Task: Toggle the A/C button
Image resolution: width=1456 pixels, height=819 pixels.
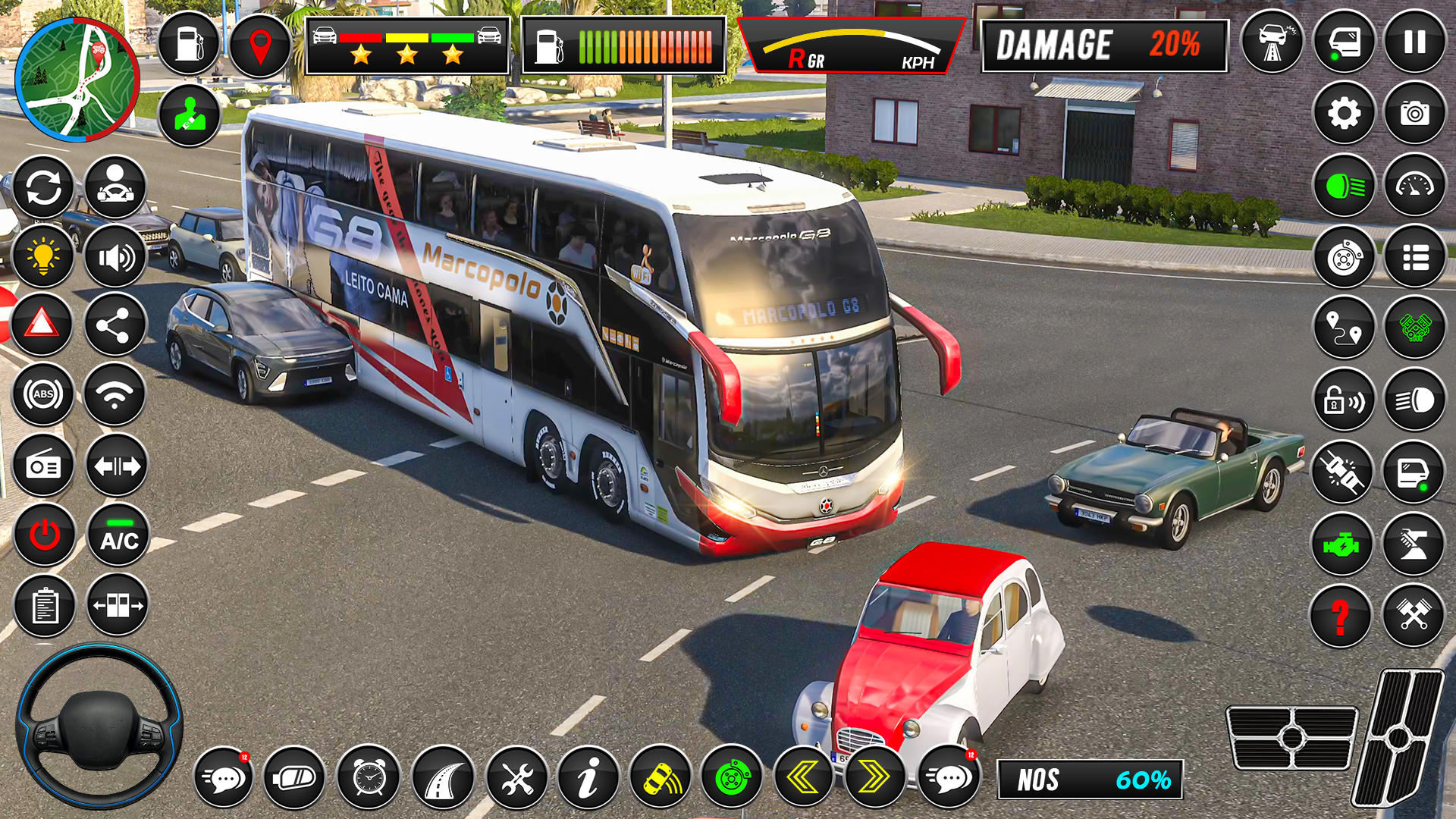Action: pyautogui.click(x=118, y=535)
